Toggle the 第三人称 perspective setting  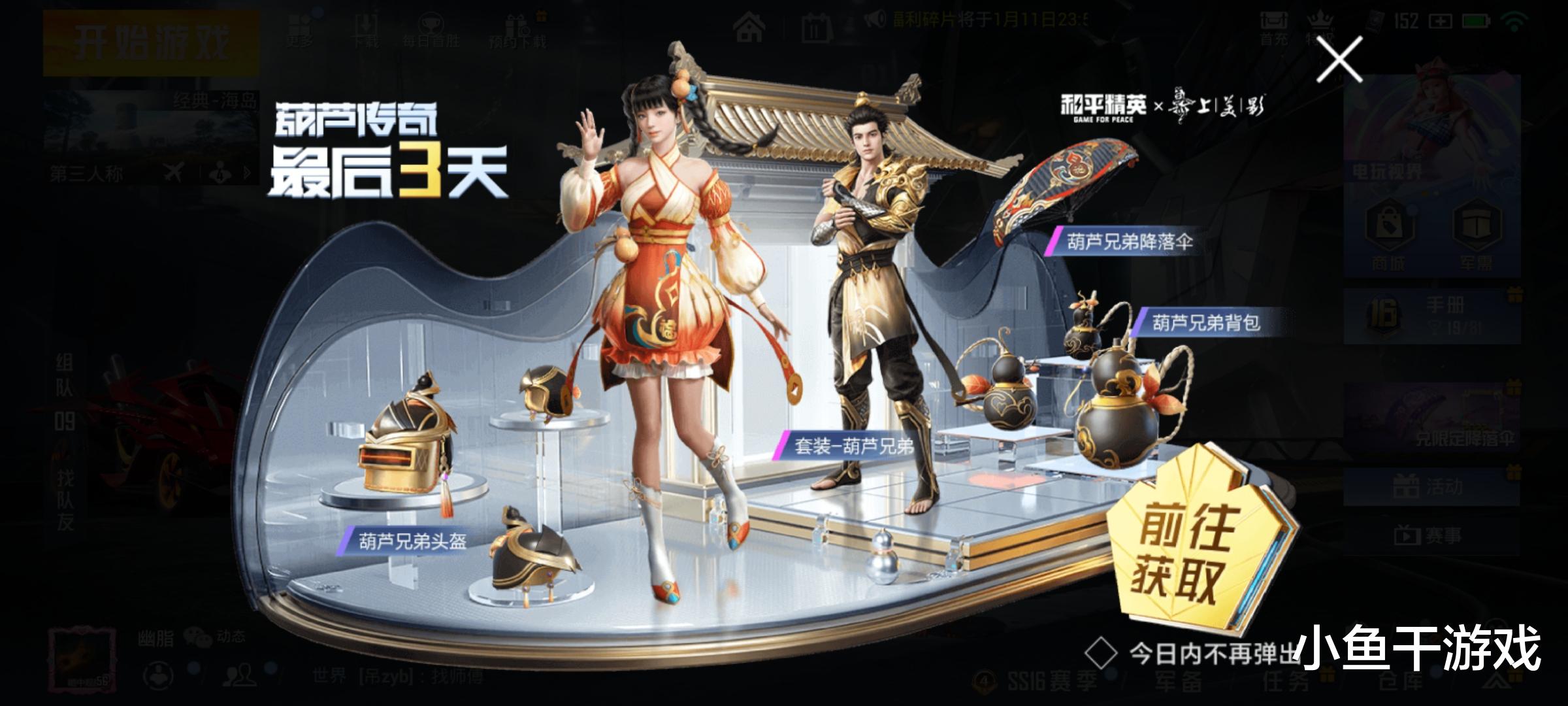86,173
